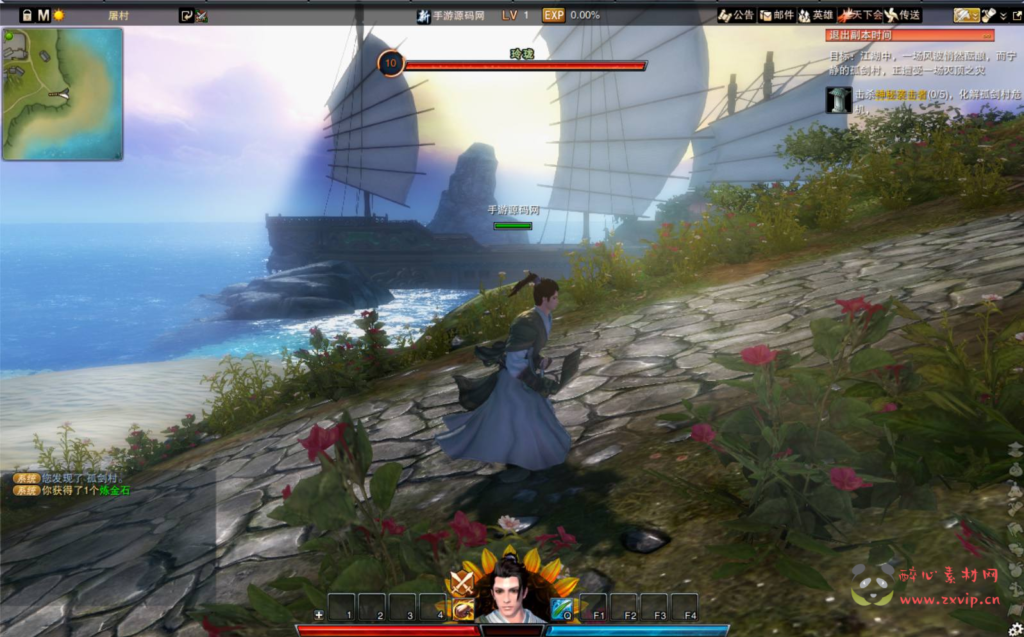Click the plus button left of hotbar
The width and height of the screenshot is (1024, 637).
[x=318, y=614]
